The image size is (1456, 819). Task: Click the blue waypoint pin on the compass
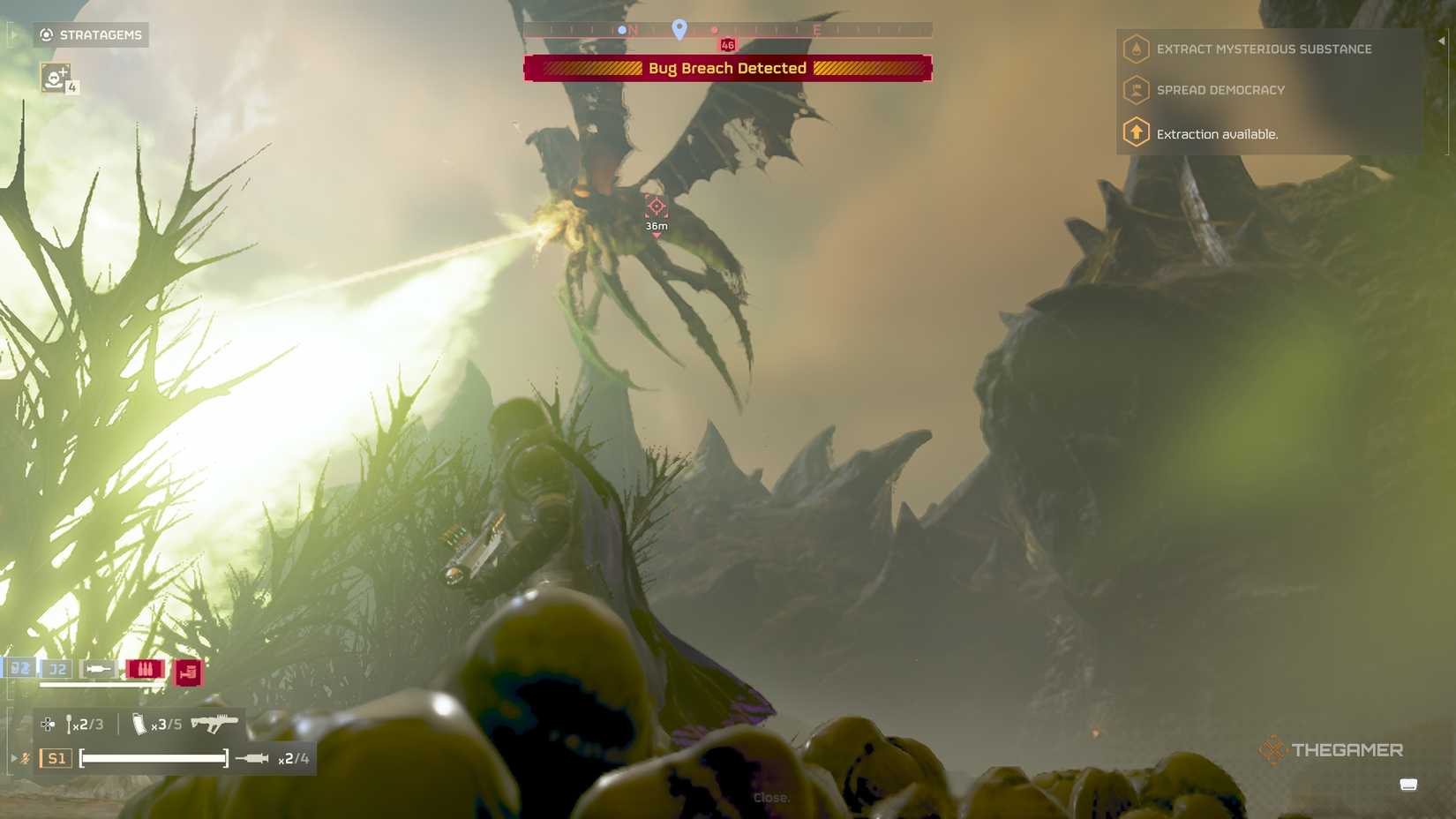679,29
